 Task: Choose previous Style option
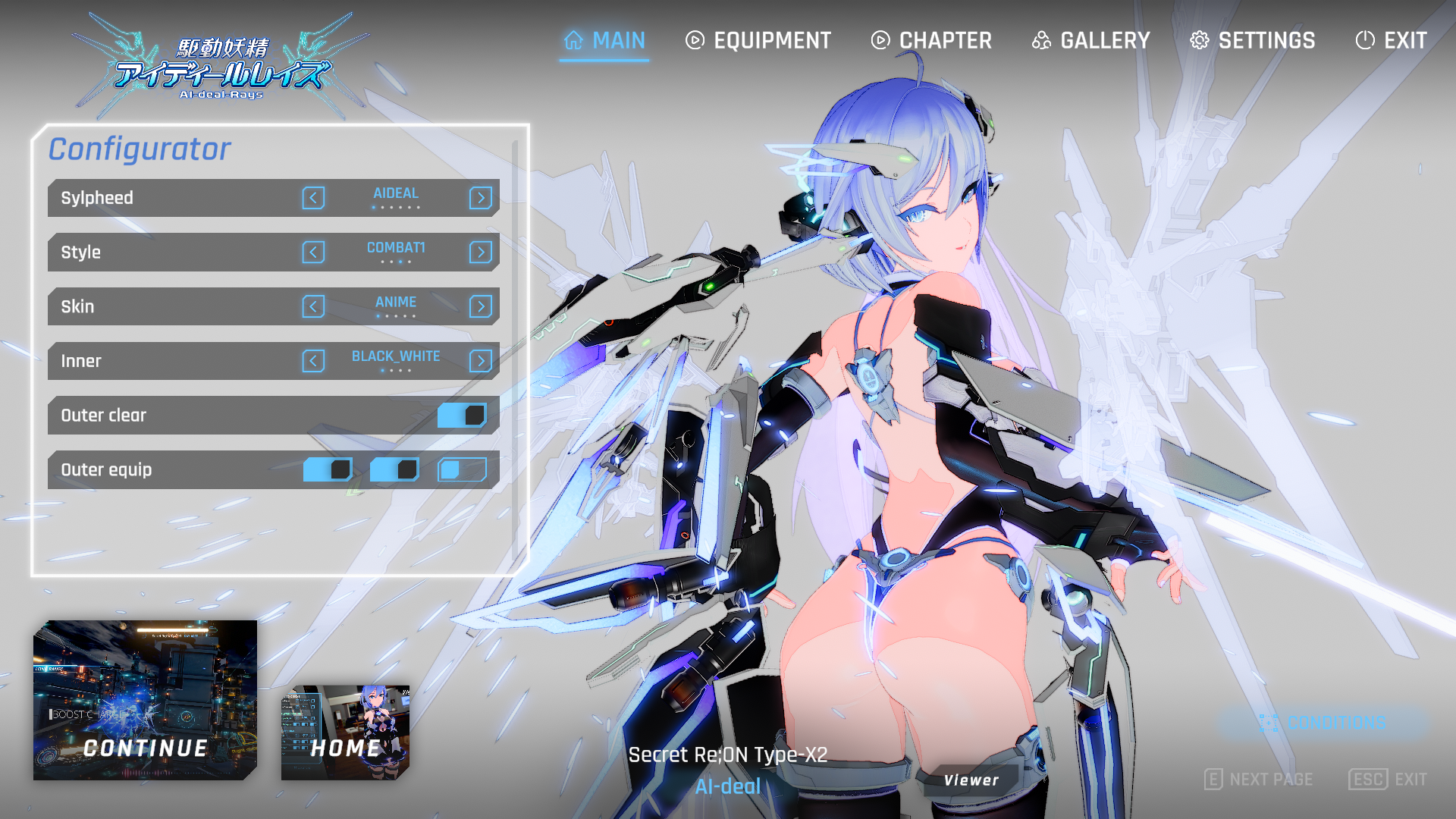click(x=313, y=253)
